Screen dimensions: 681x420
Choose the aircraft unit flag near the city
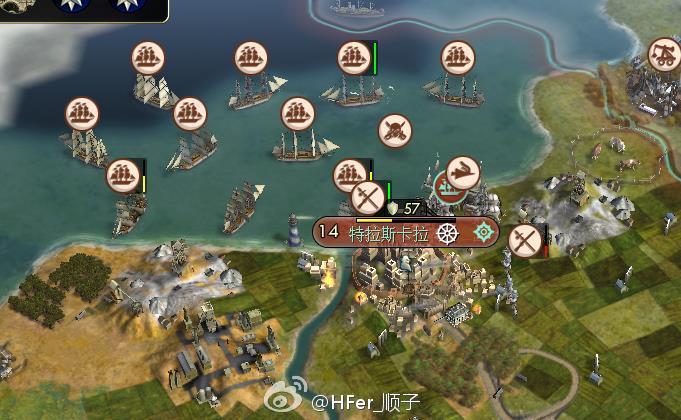(x=462, y=173)
